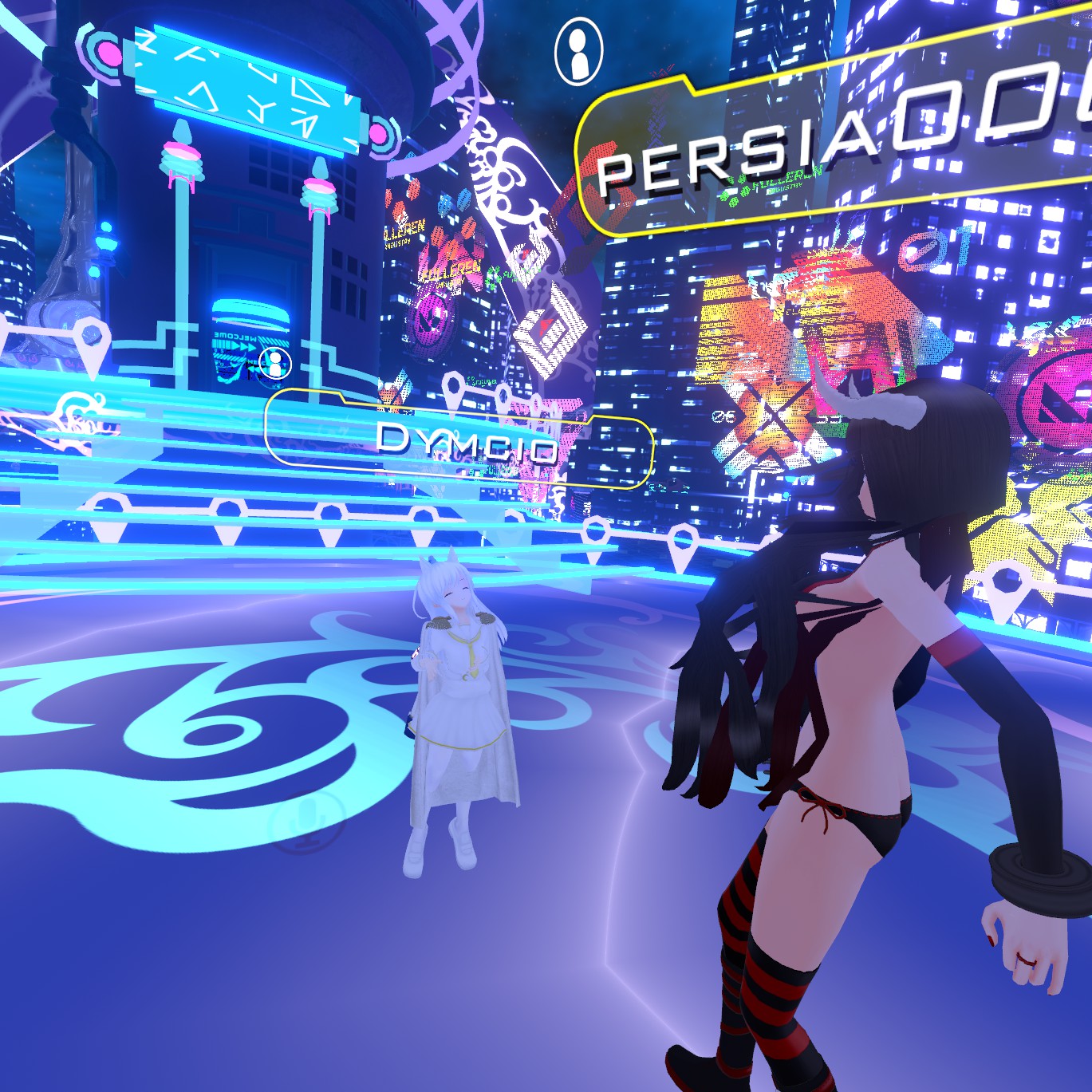Click the person icon above Persia's nameplate
Viewport: 1092px width, 1092px height.
pyautogui.click(x=578, y=53)
